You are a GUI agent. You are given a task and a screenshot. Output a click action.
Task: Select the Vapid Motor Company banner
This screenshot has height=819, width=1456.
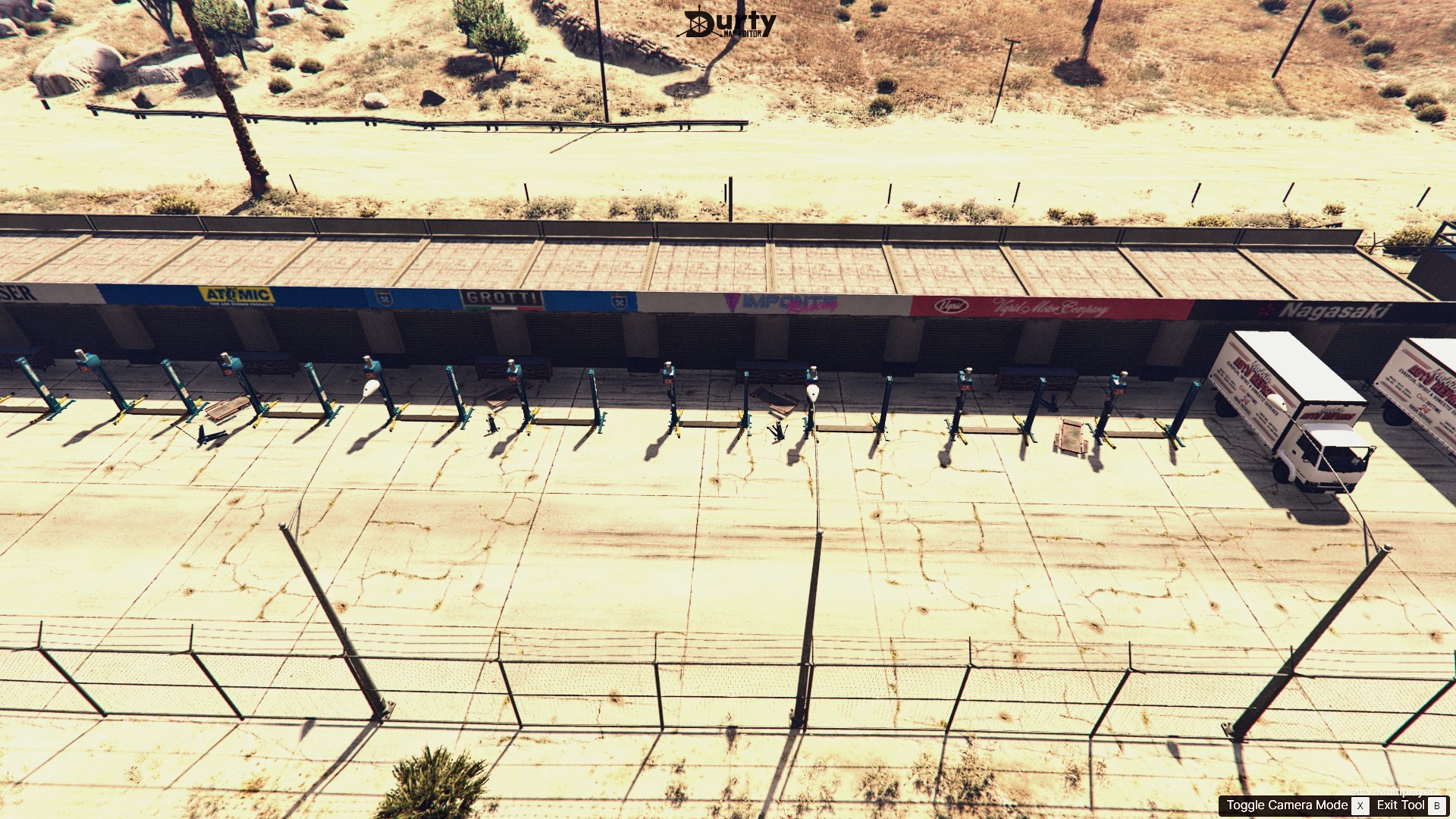(x=1050, y=307)
